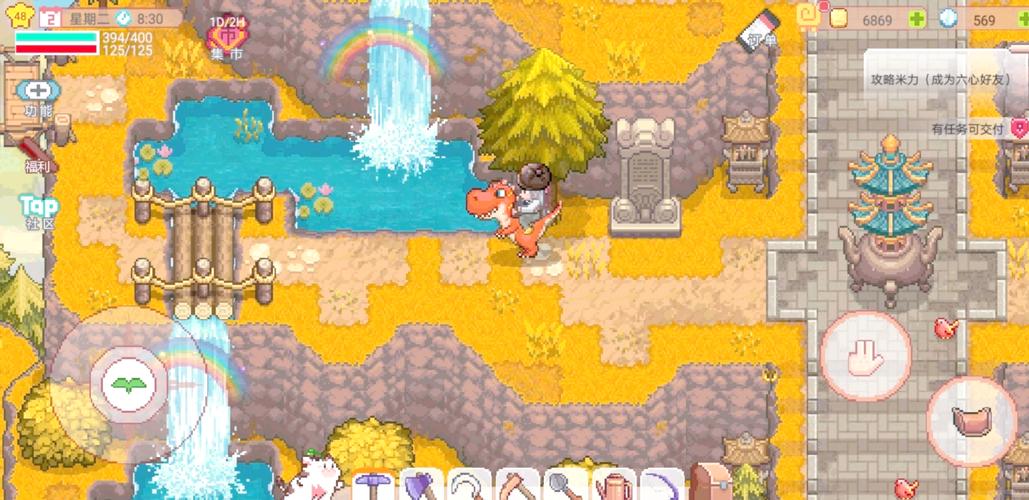Image resolution: width=1029 pixels, height=500 pixels.
Task: Select the fishing rod tool slot
Action: pyautogui.click(x=661, y=486)
